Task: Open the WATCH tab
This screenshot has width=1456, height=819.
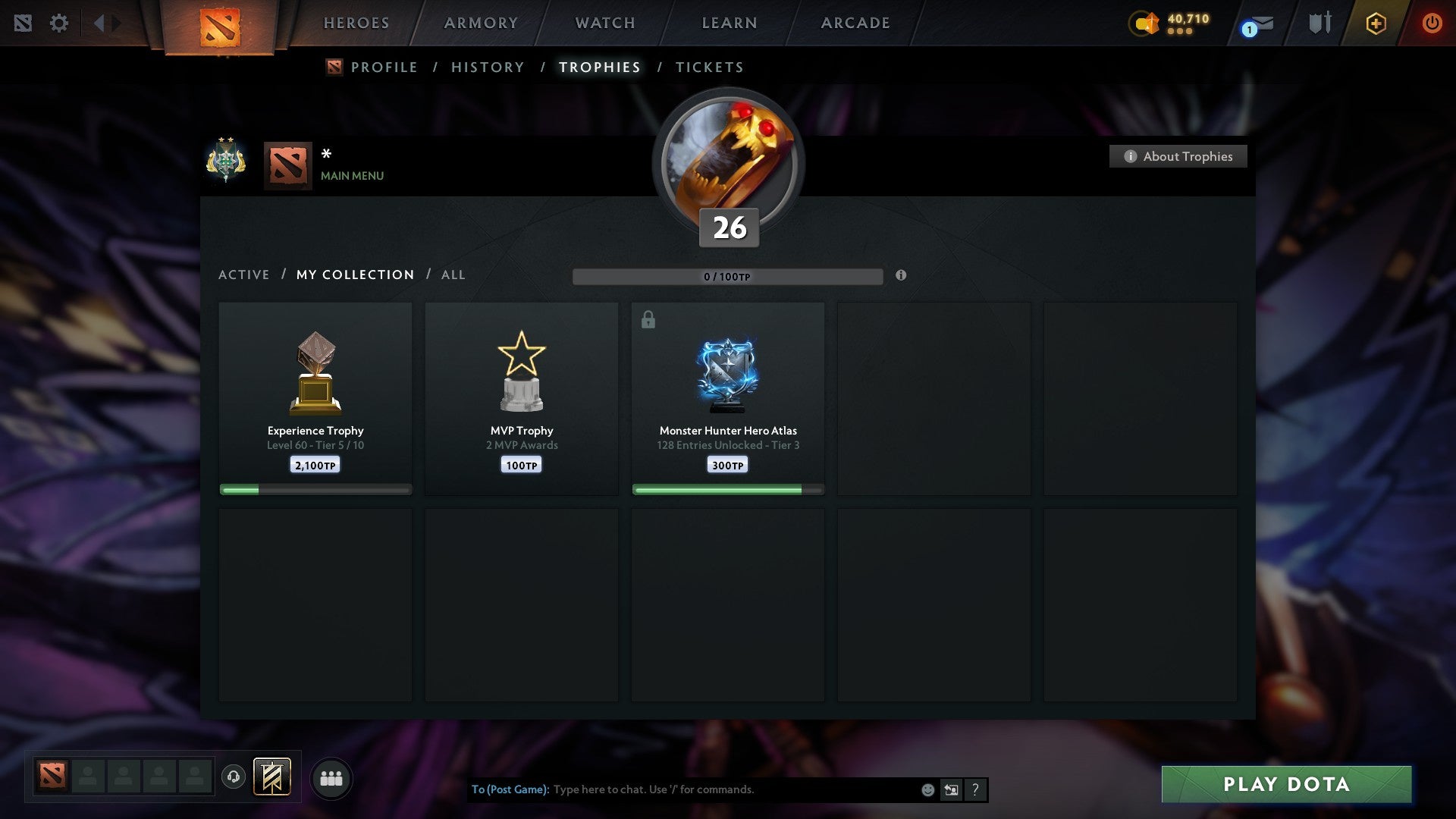Action: coord(604,23)
